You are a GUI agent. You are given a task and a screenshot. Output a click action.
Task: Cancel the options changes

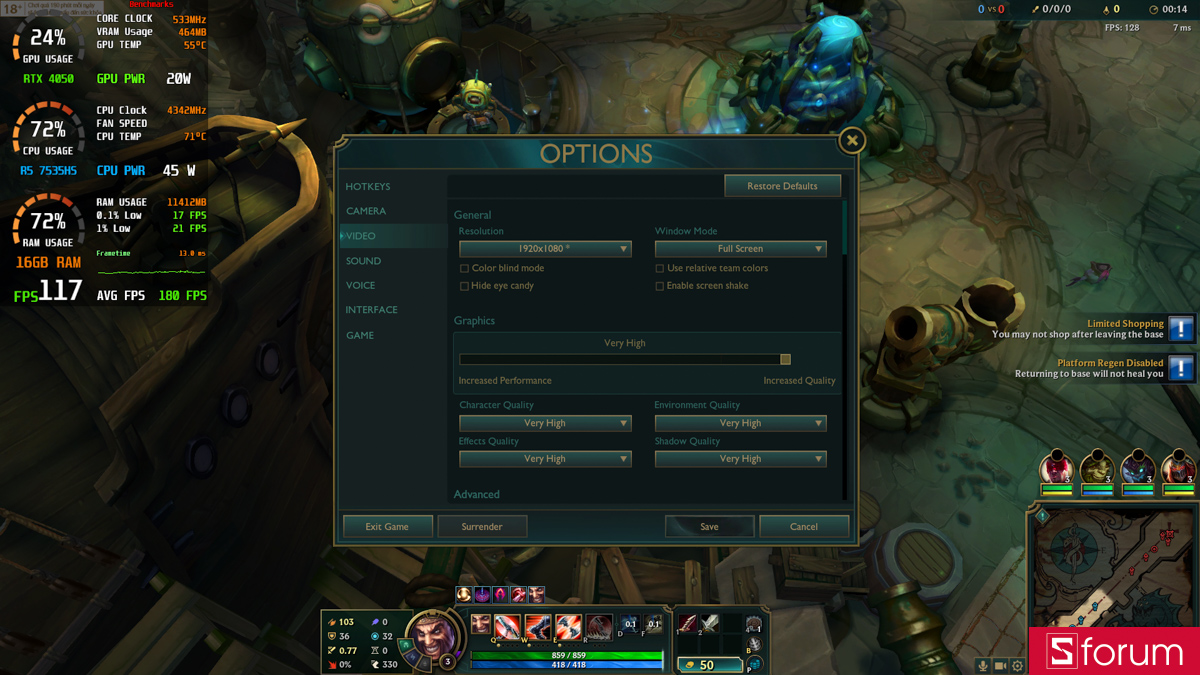click(804, 527)
